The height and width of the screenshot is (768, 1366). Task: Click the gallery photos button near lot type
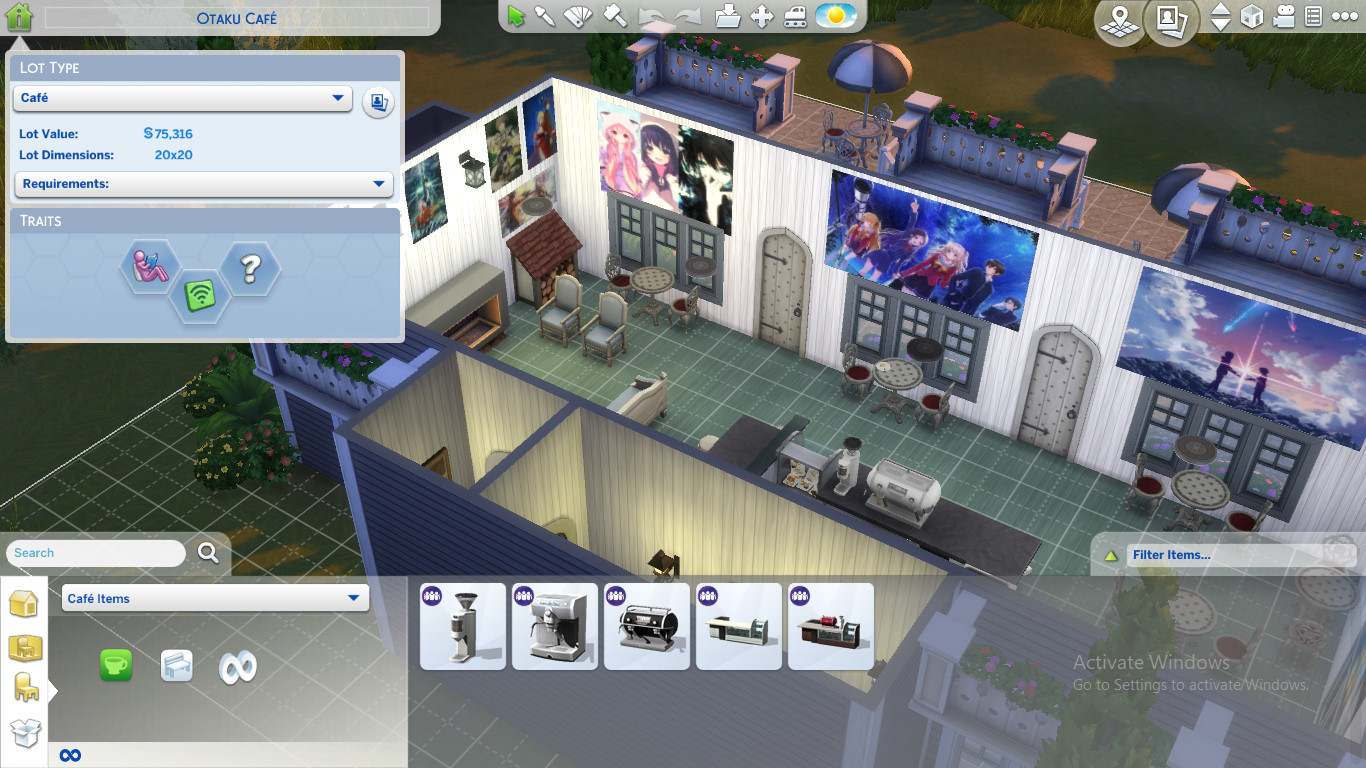(x=377, y=101)
